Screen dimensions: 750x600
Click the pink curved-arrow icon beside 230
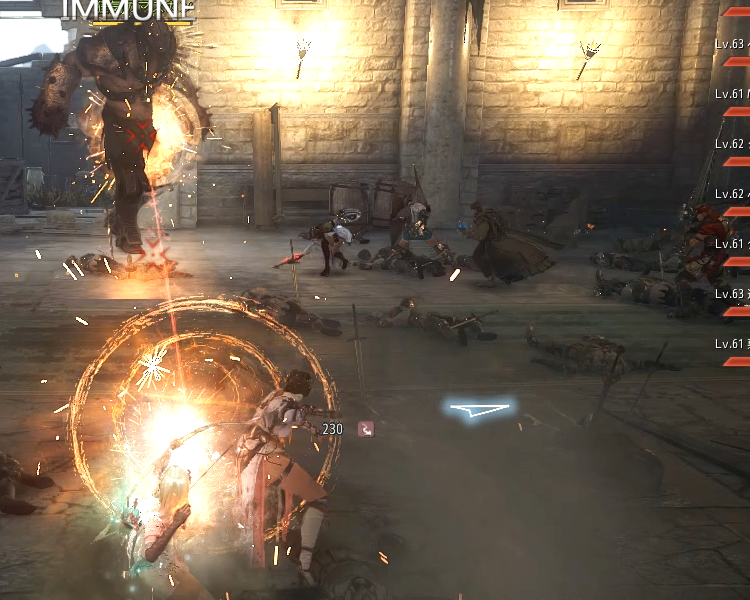pos(367,429)
